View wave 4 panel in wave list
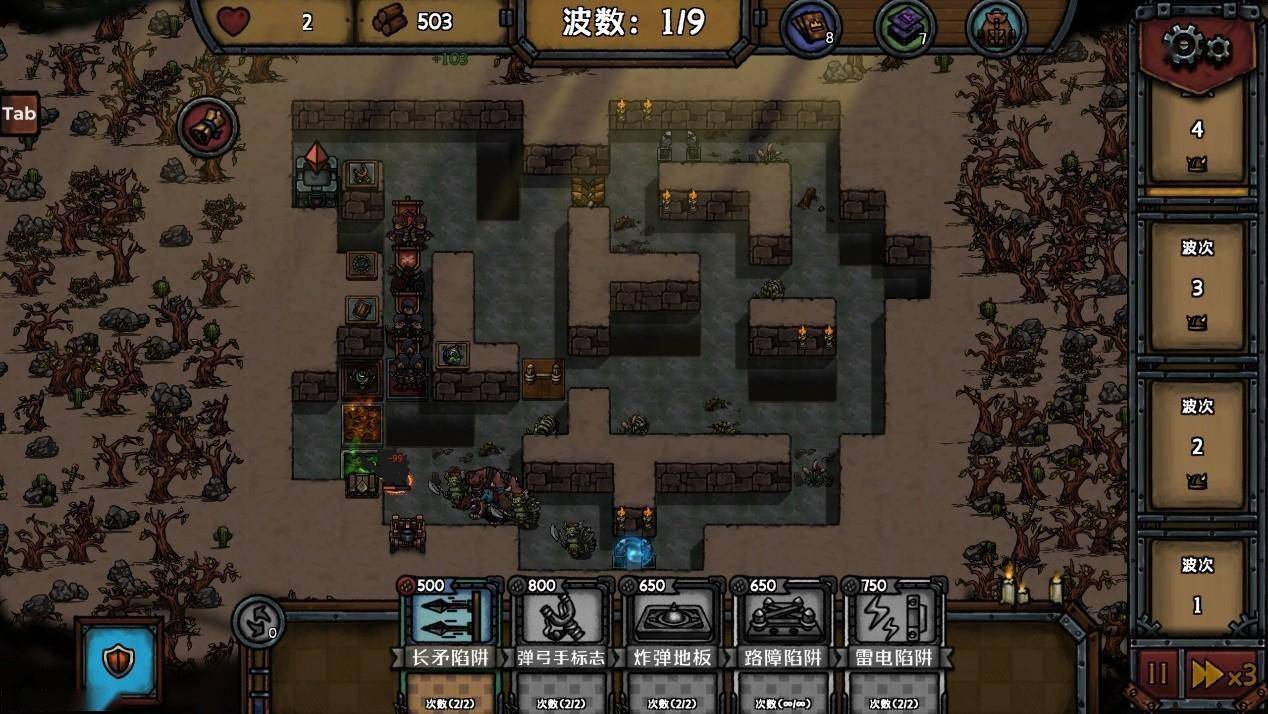The image size is (1268, 714). [x=1196, y=134]
